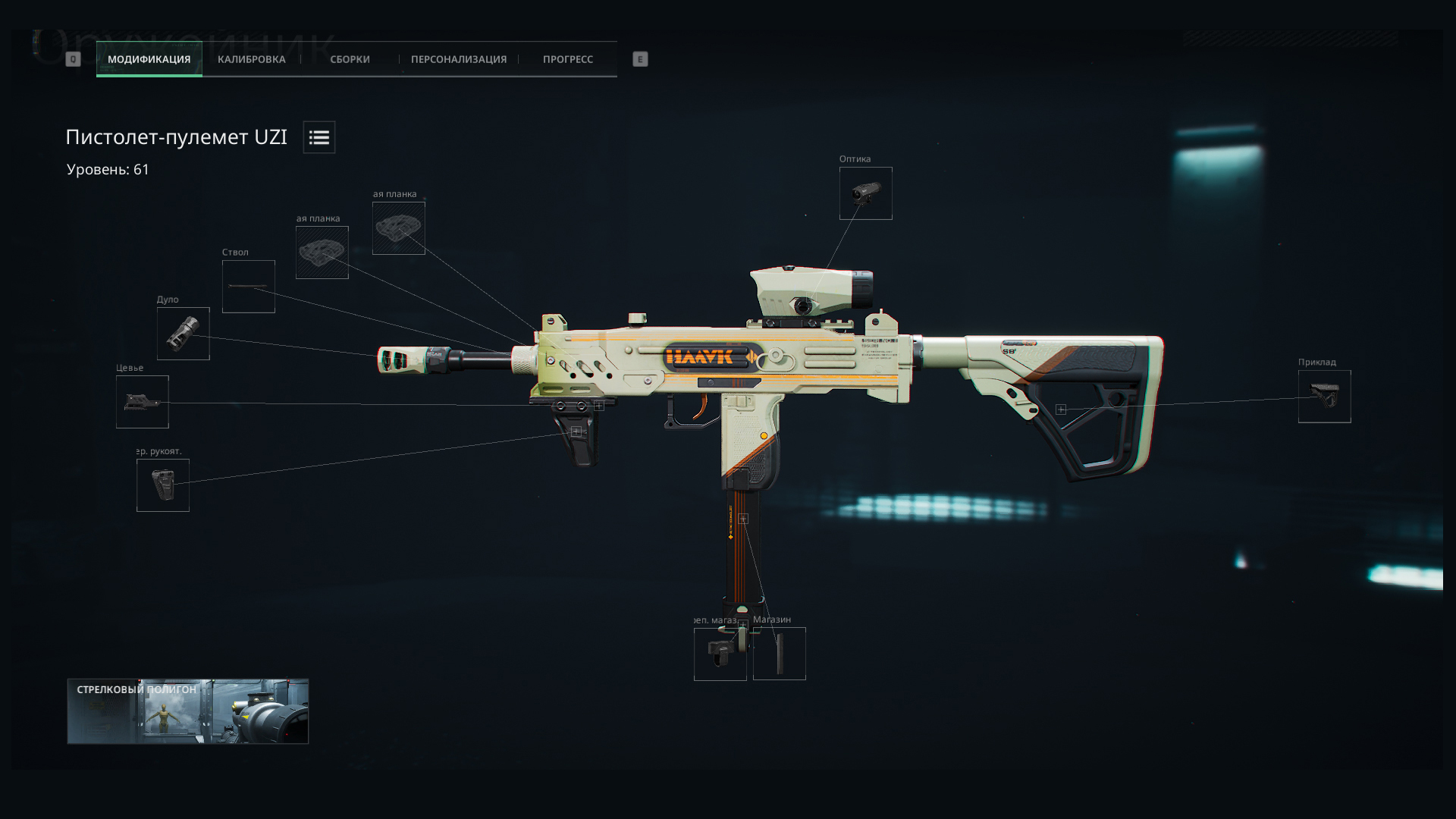Open the magazine mount attachment slot
Viewport: 1456px width, 819px height.
(x=720, y=654)
